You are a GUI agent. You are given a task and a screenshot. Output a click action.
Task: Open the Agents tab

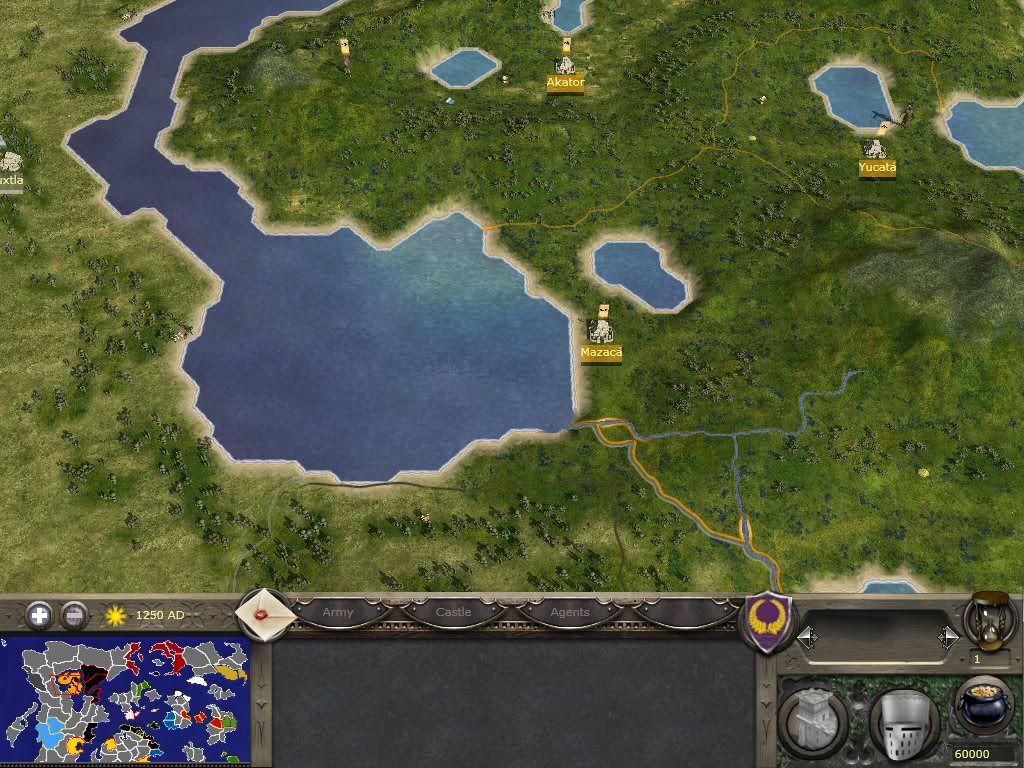click(570, 612)
